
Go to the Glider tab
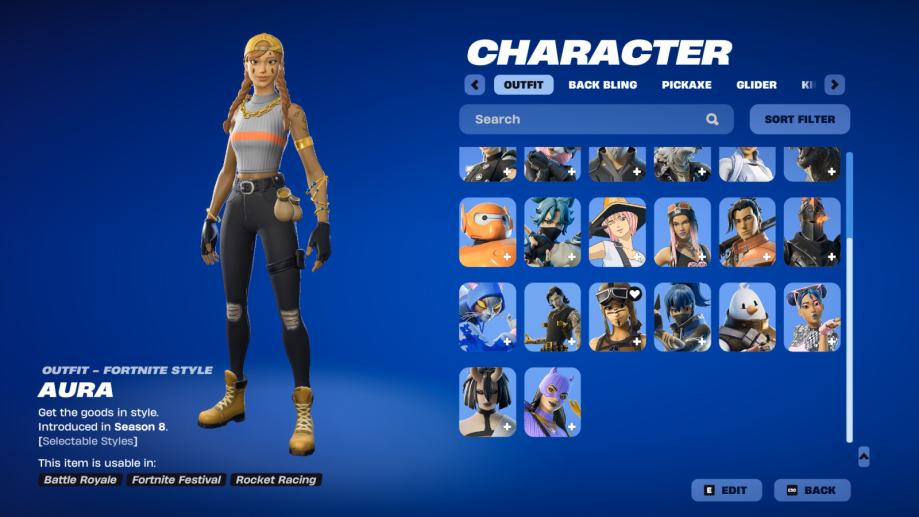[x=756, y=85]
